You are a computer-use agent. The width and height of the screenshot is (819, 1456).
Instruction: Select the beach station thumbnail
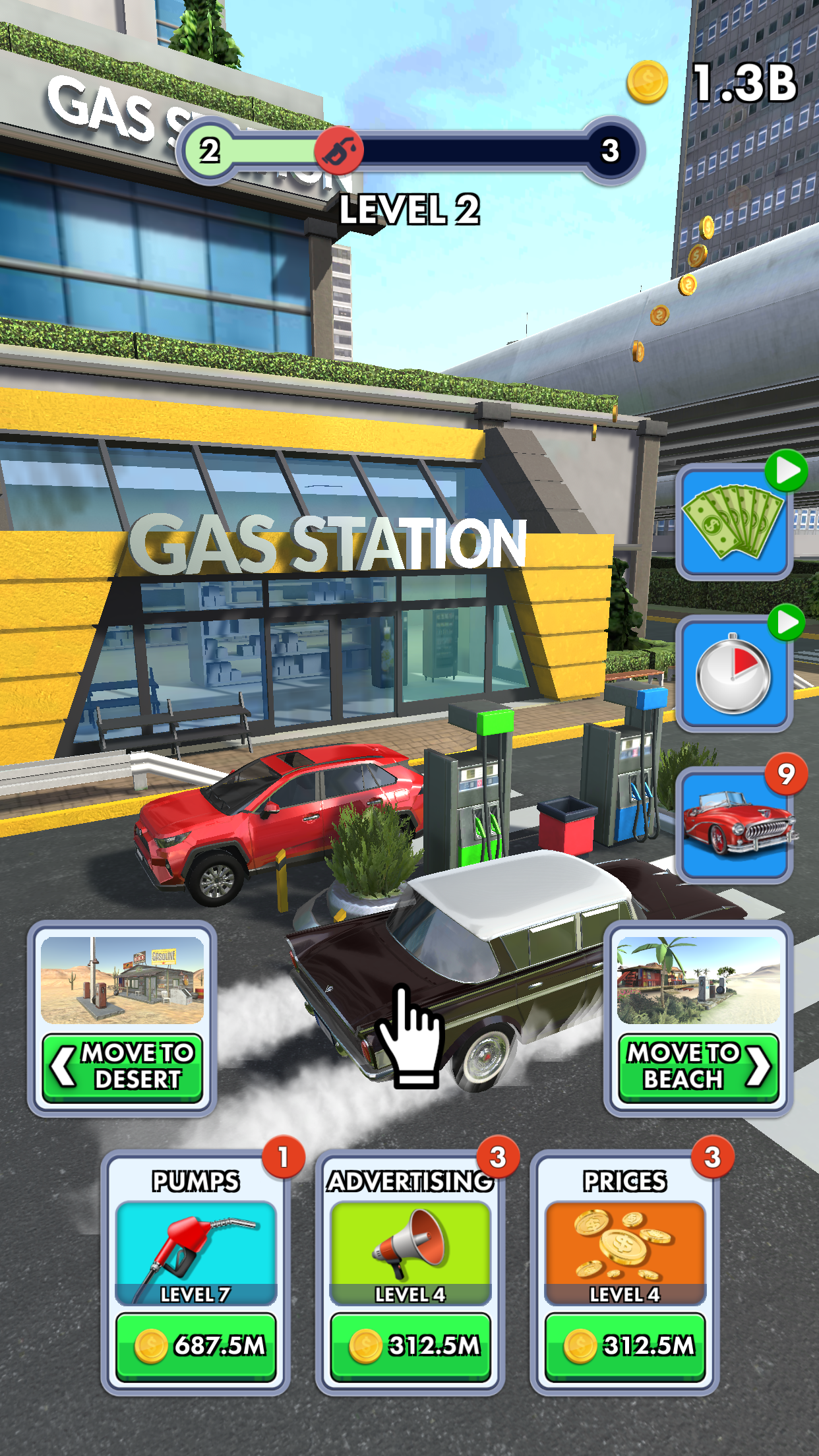(698, 980)
